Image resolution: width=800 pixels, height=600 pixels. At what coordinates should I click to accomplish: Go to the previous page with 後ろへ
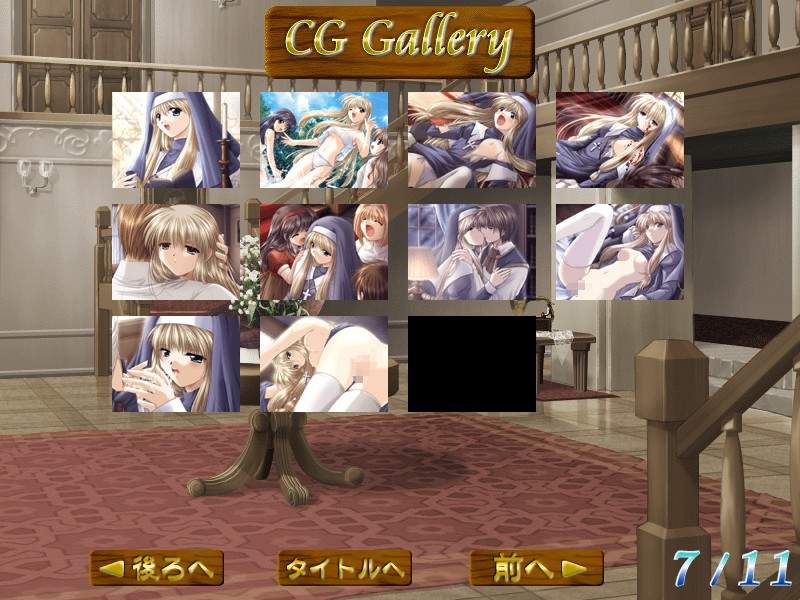pos(156,568)
